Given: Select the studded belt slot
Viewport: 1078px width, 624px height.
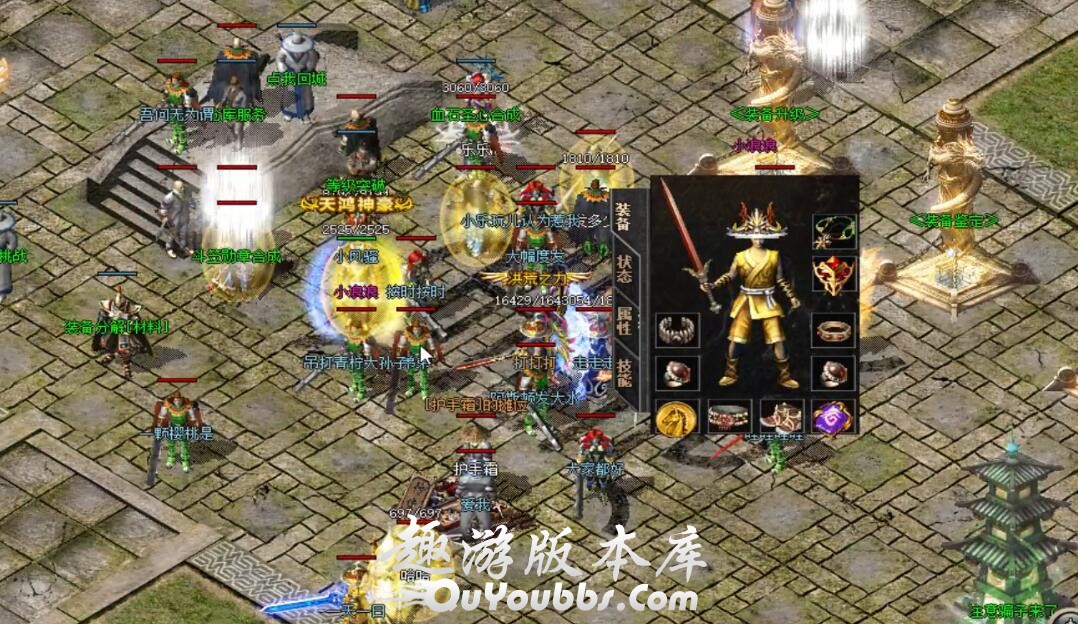Looking at the screenshot, I should (728, 416).
